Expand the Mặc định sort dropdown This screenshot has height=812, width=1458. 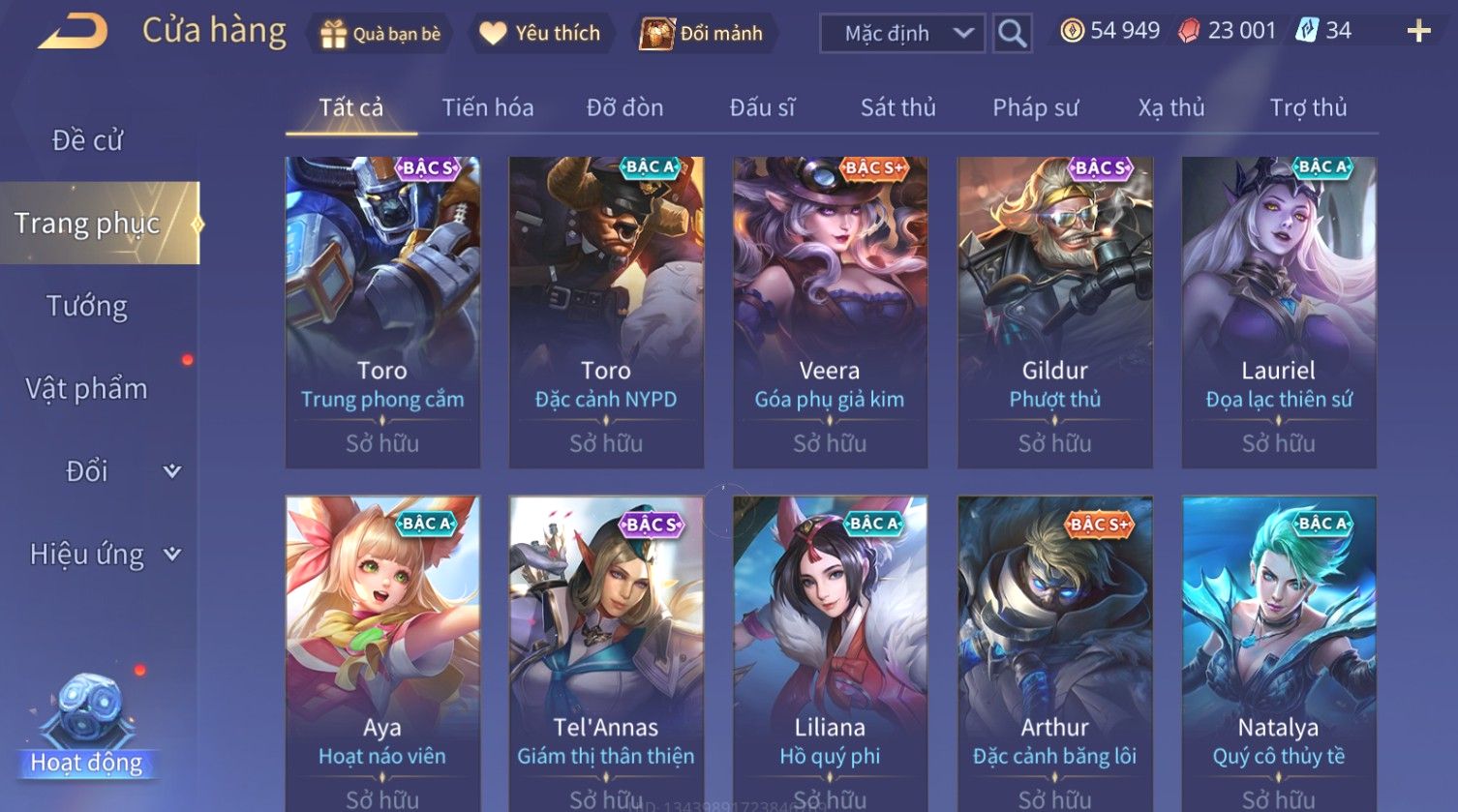901,34
